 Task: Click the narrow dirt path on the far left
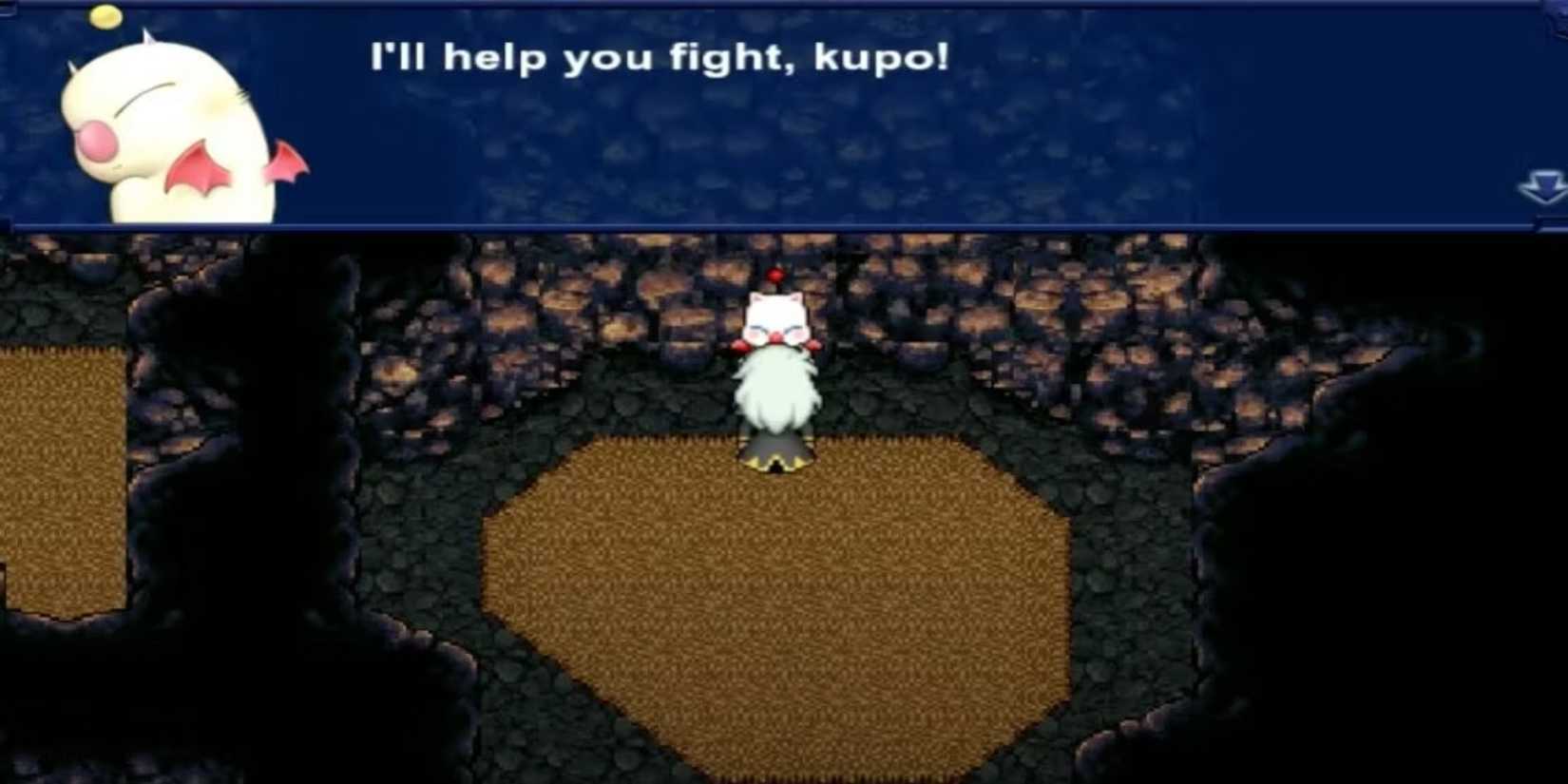[x=57, y=475]
